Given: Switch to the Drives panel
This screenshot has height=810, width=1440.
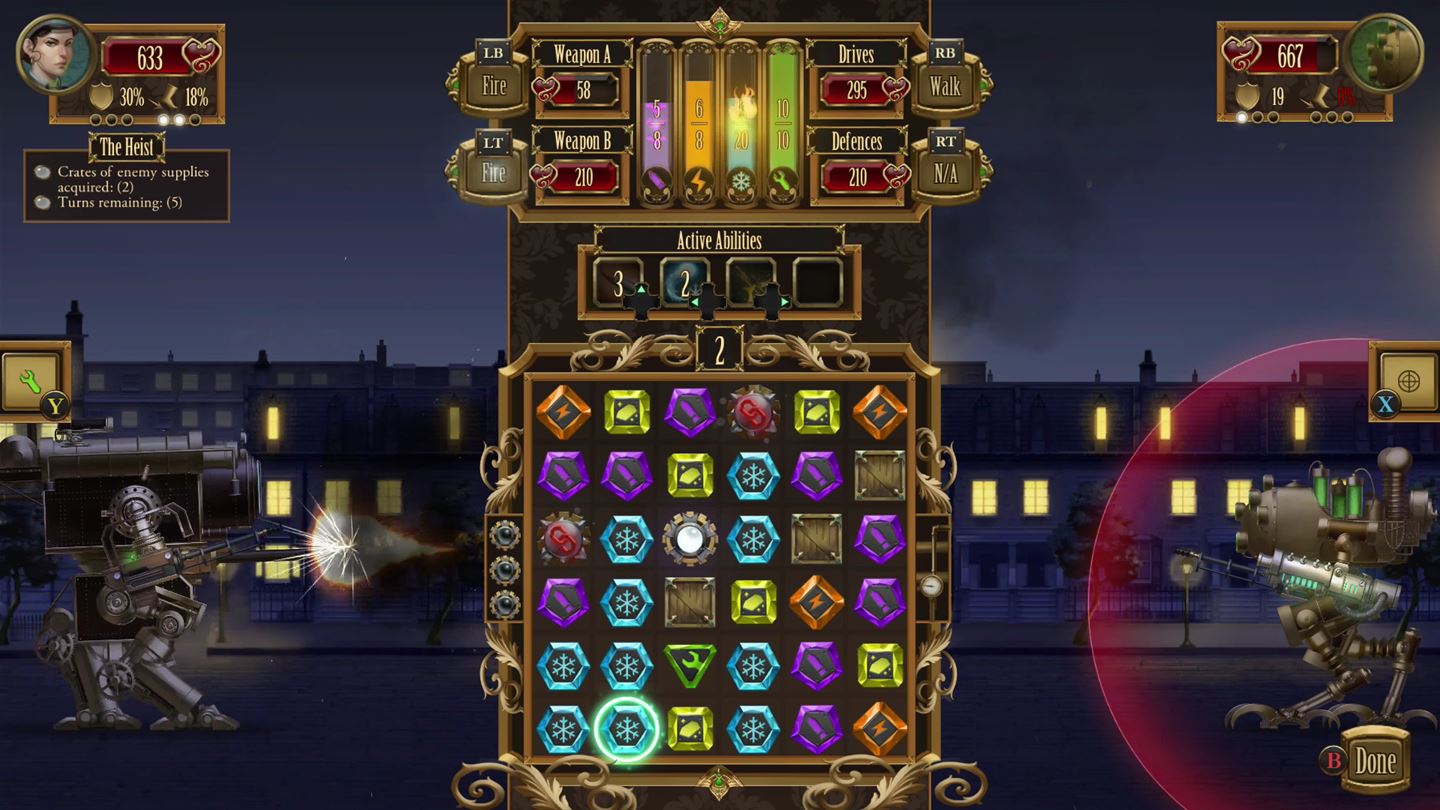Looking at the screenshot, I should point(856,55).
